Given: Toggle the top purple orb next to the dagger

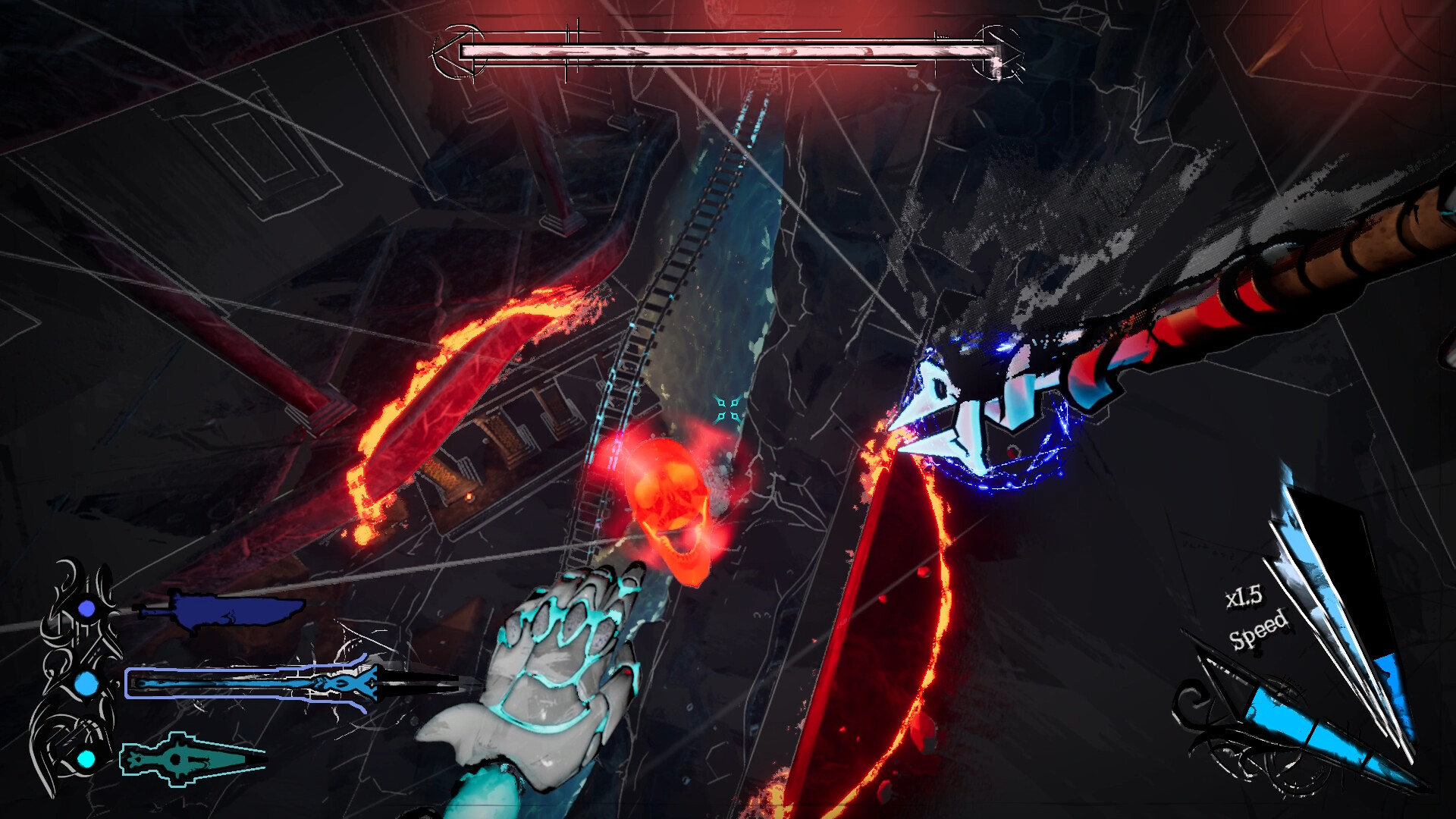Looking at the screenshot, I should click(86, 608).
